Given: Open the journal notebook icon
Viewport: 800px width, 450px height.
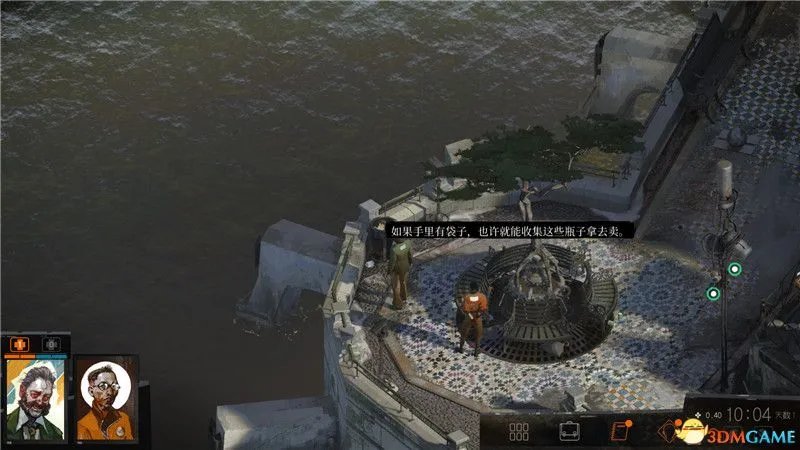Looking at the screenshot, I should [x=619, y=432].
